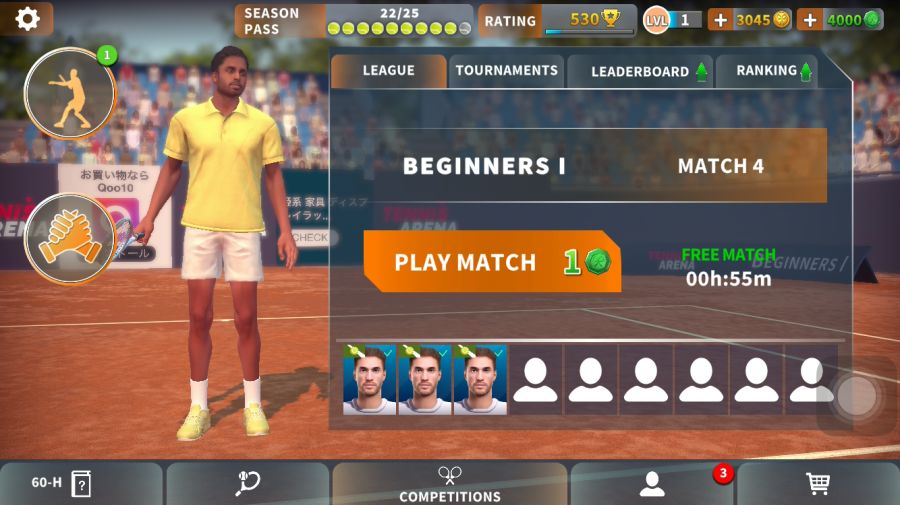The image size is (900, 505).
Task: Switch to the Tournaments tab
Action: pyautogui.click(x=506, y=71)
